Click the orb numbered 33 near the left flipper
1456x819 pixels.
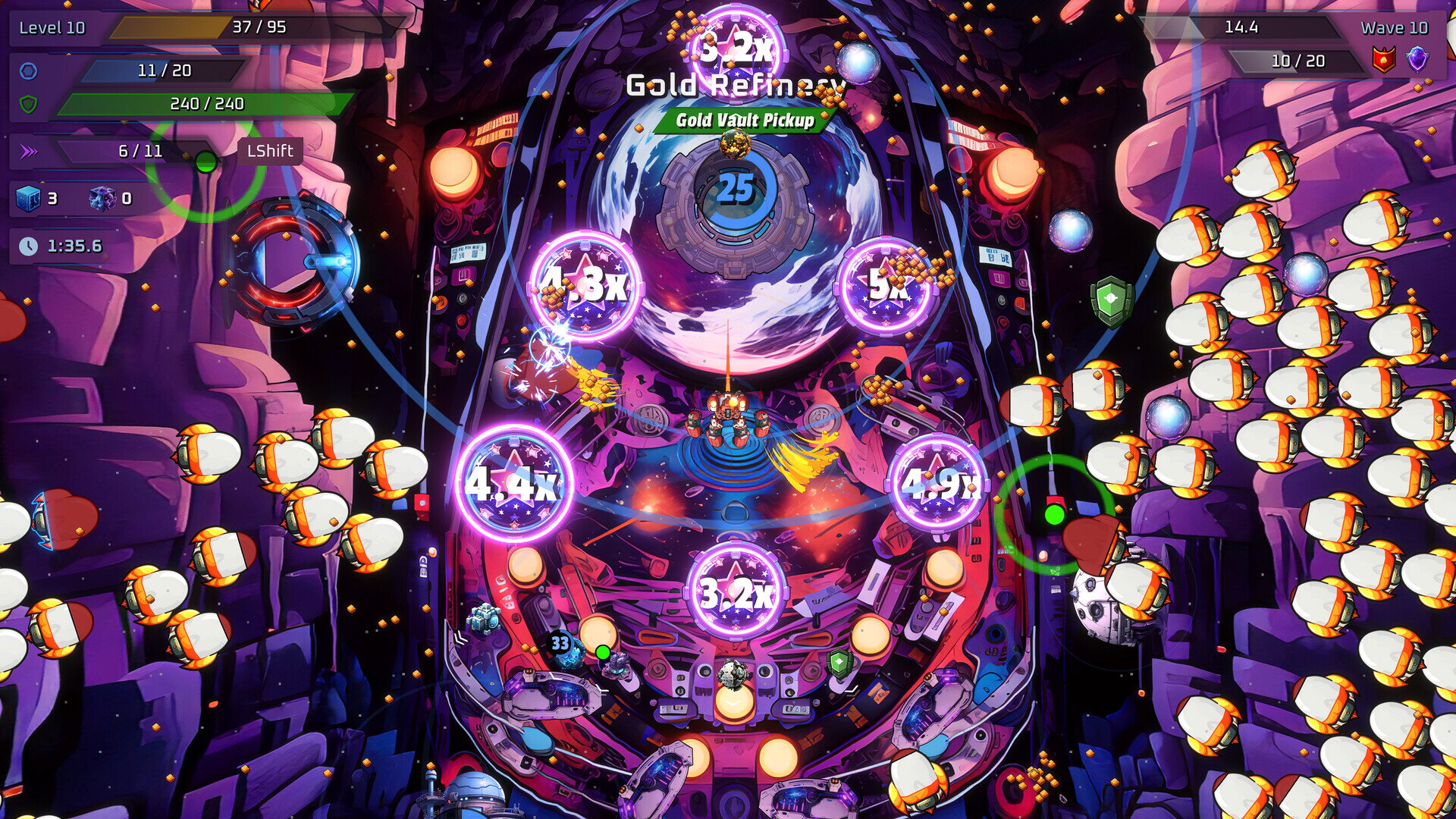[x=560, y=643]
